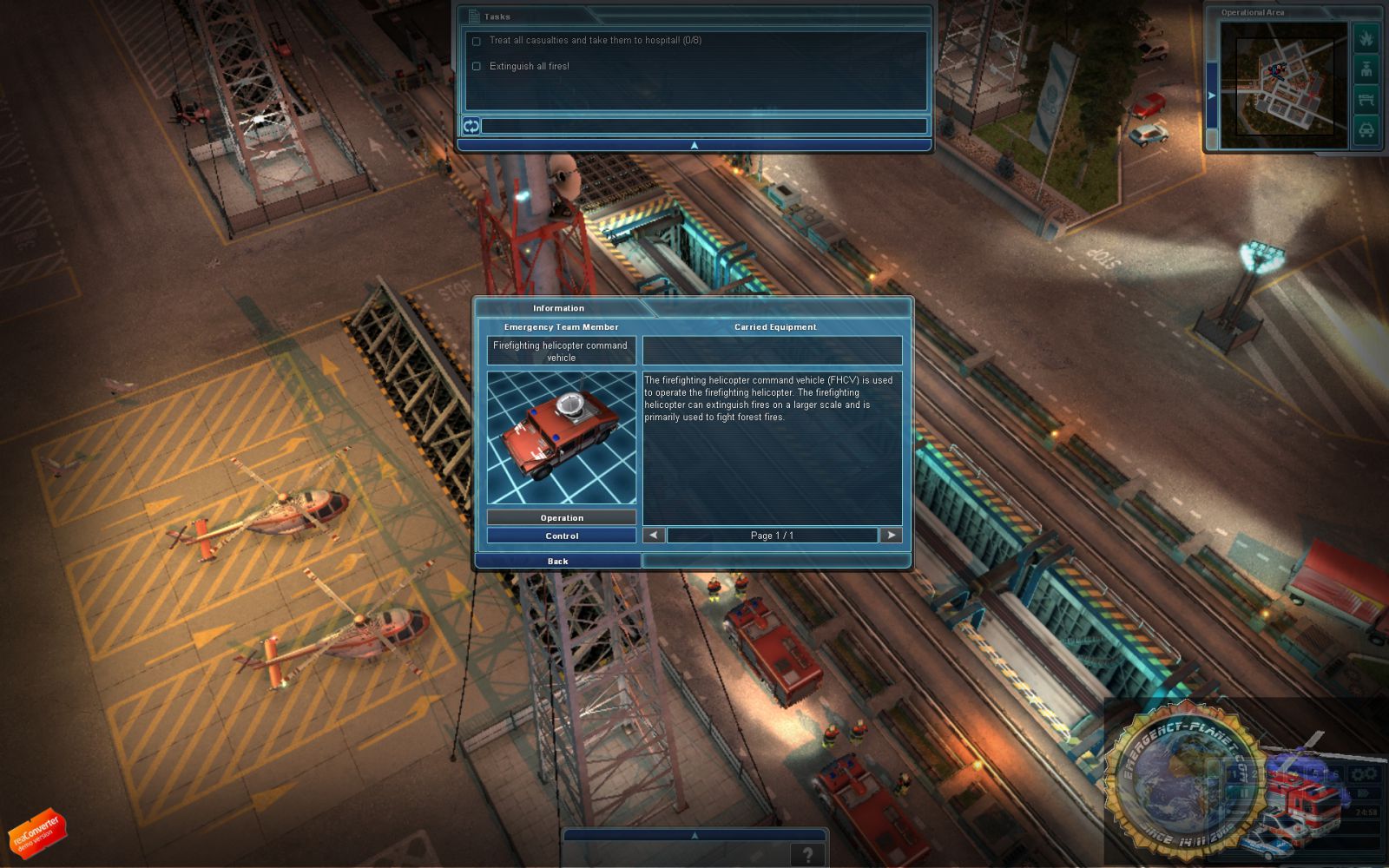Open help with the question mark button

pyautogui.click(x=807, y=855)
